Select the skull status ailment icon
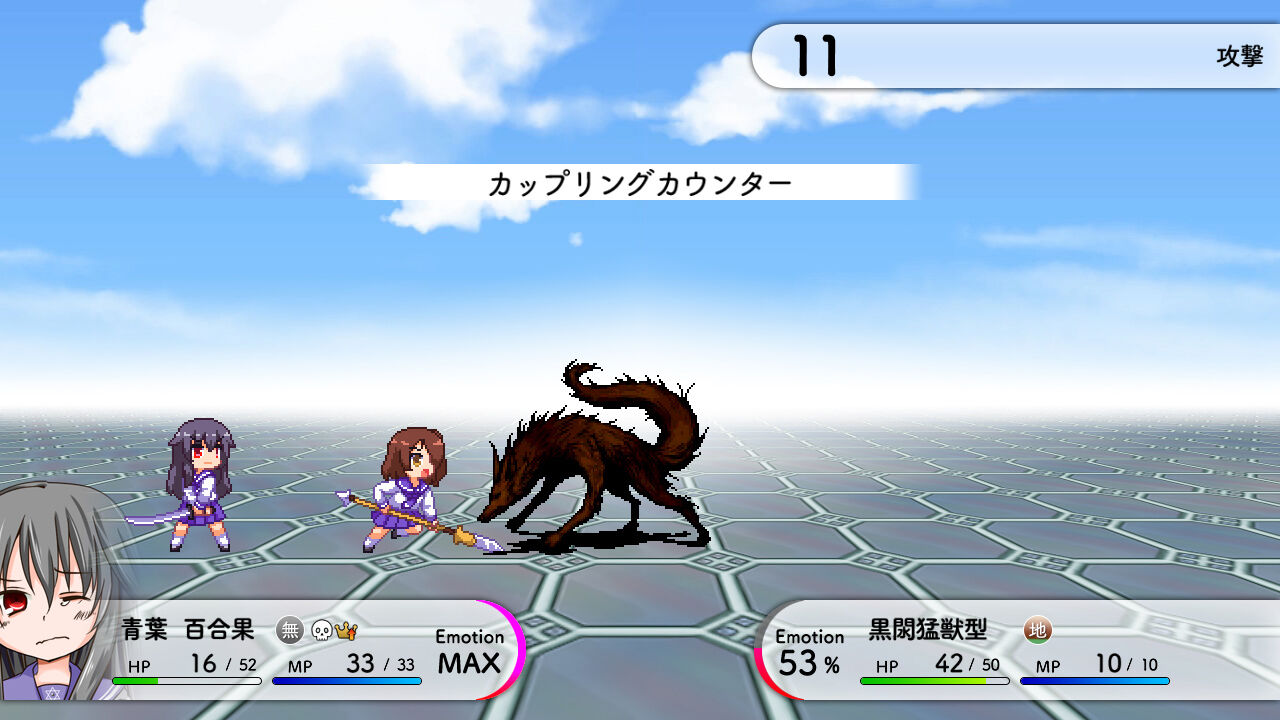Screen dimensions: 1280x720 coord(323,631)
